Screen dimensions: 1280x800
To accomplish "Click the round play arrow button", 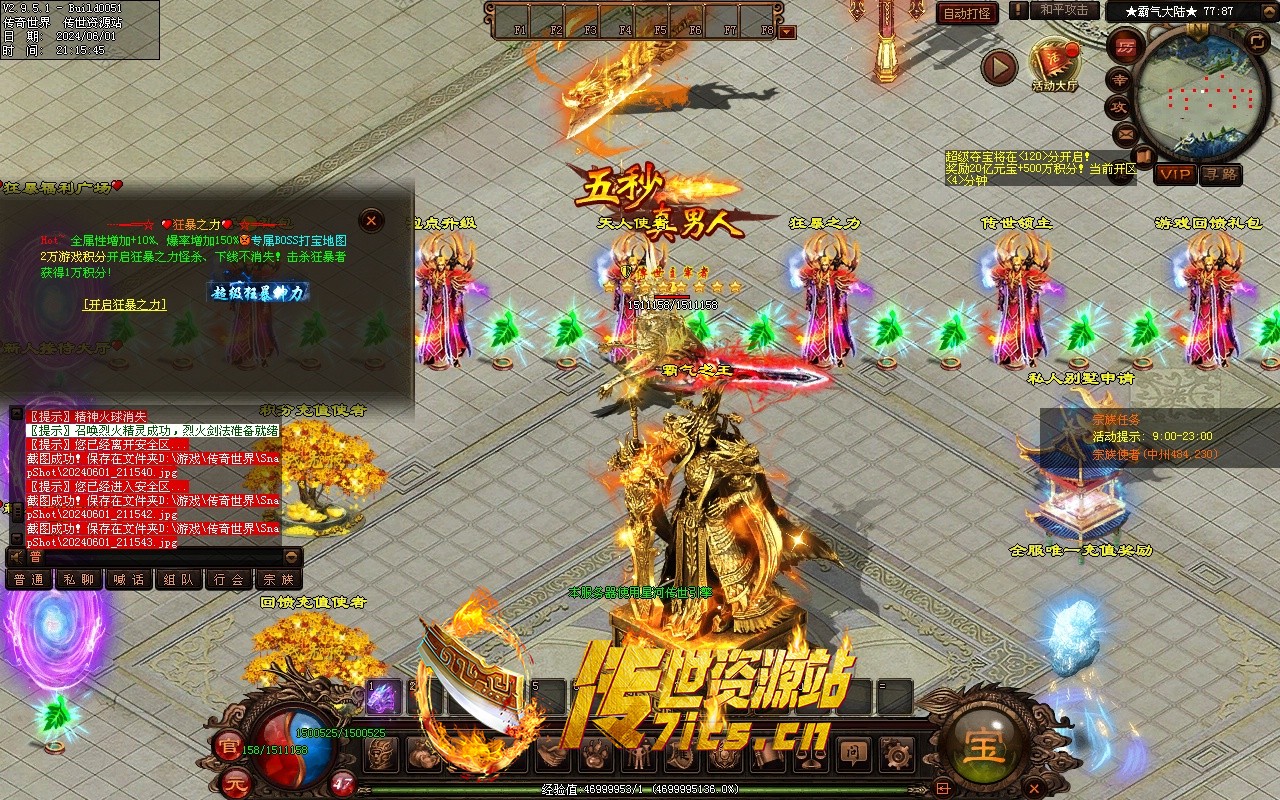I will (998, 67).
